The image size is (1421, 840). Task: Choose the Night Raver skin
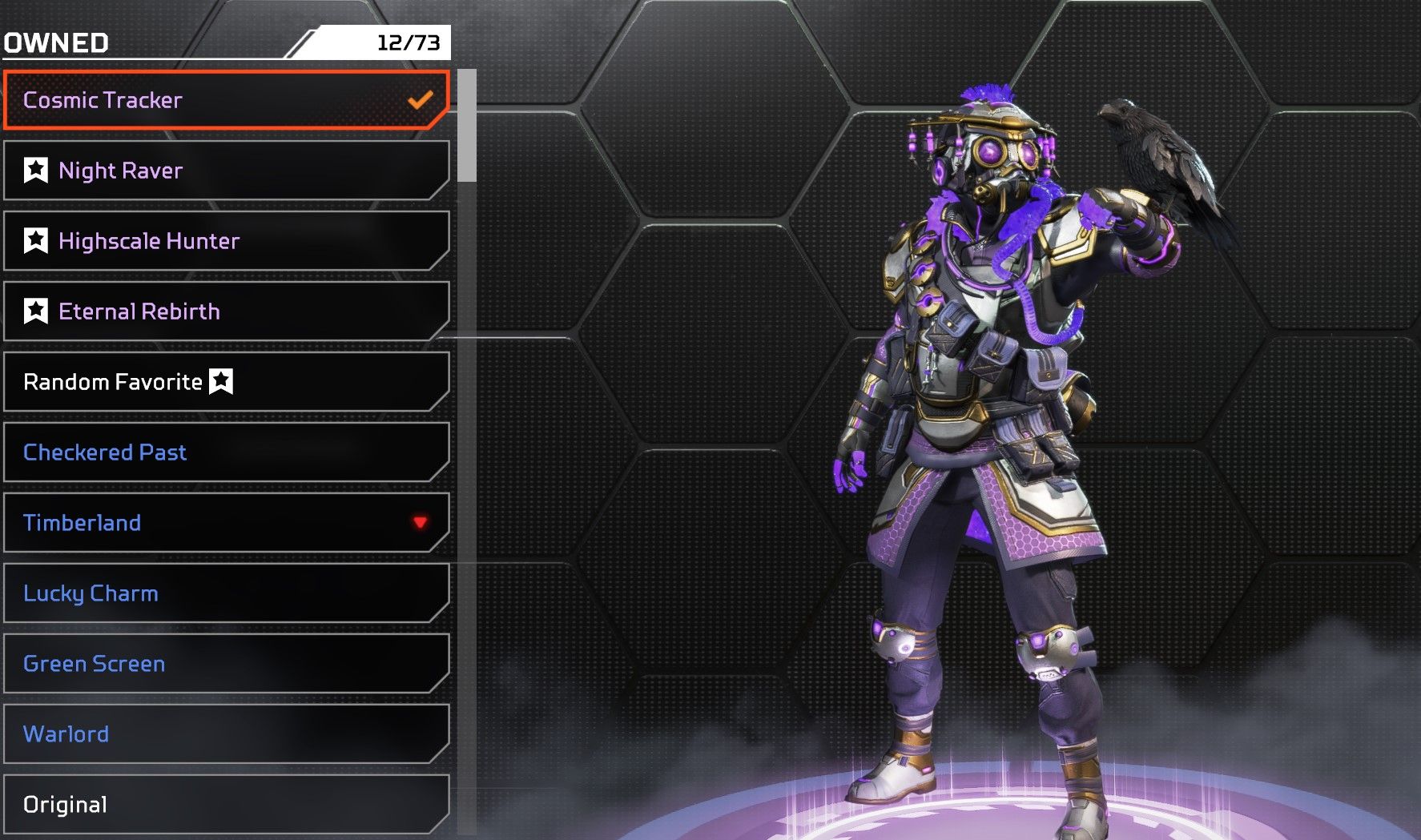tap(226, 171)
